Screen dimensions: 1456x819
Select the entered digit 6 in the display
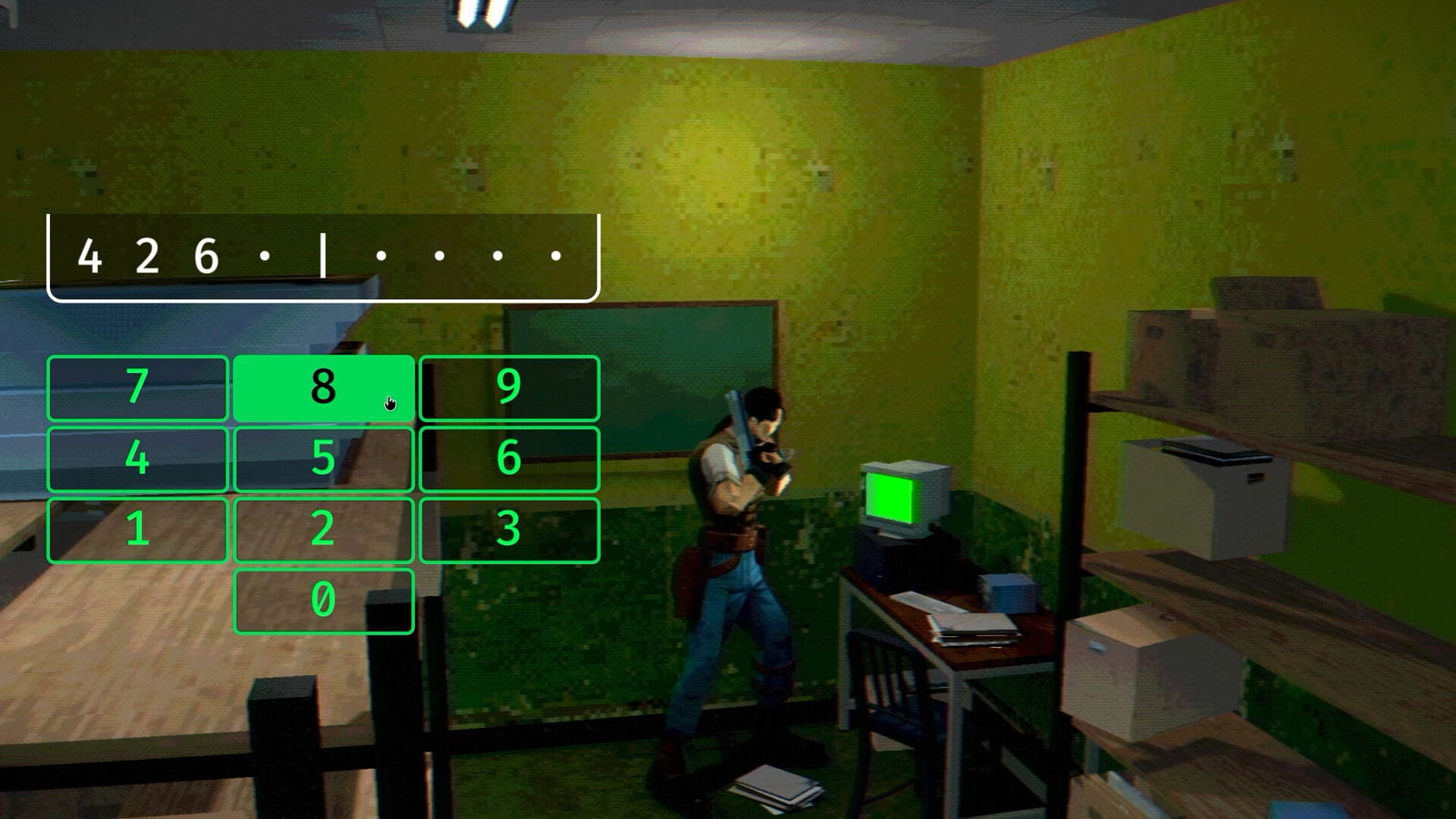click(208, 253)
